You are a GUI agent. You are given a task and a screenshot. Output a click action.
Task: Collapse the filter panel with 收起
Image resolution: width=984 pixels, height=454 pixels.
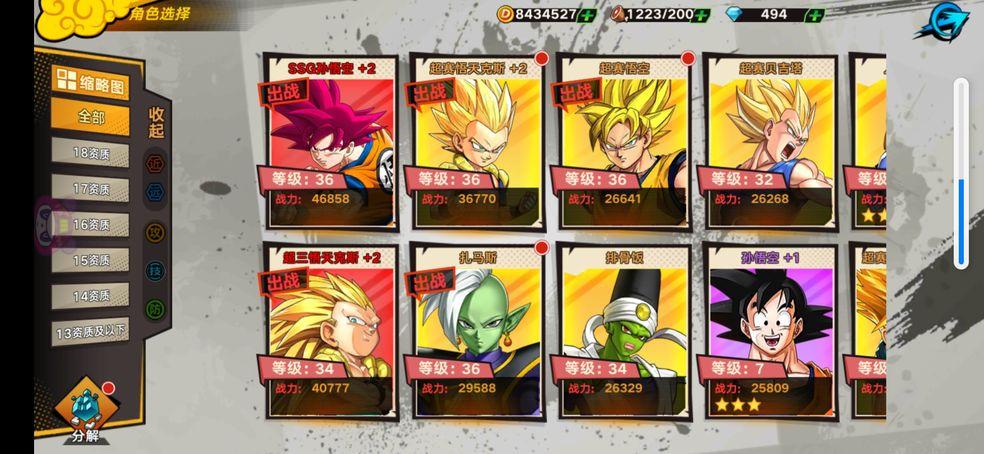tap(156, 122)
